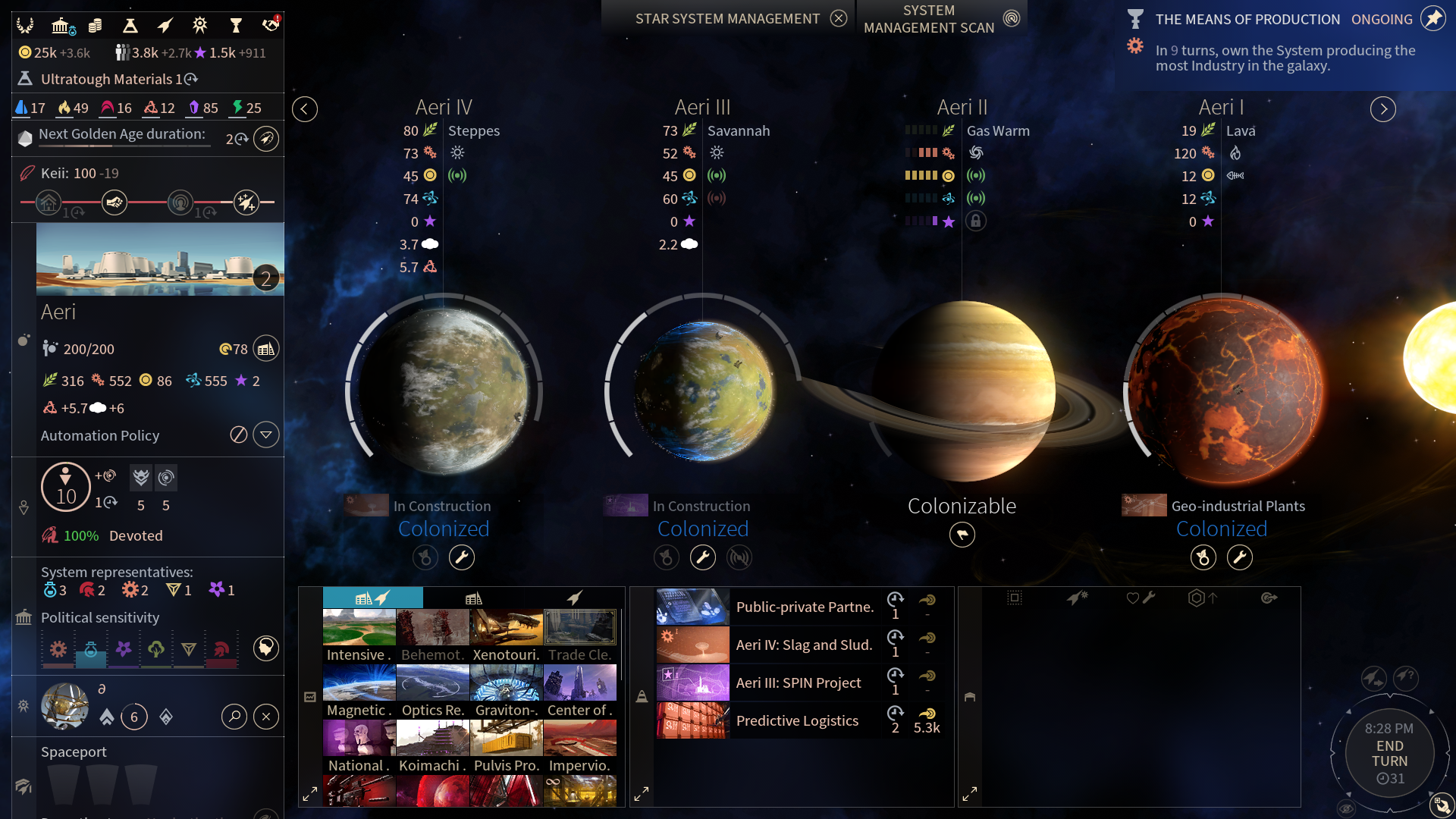Image resolution: width=1456 pixels, height=819 pixels.
Task: Pin the Means of Production quest
Action: coord(1432,18)
